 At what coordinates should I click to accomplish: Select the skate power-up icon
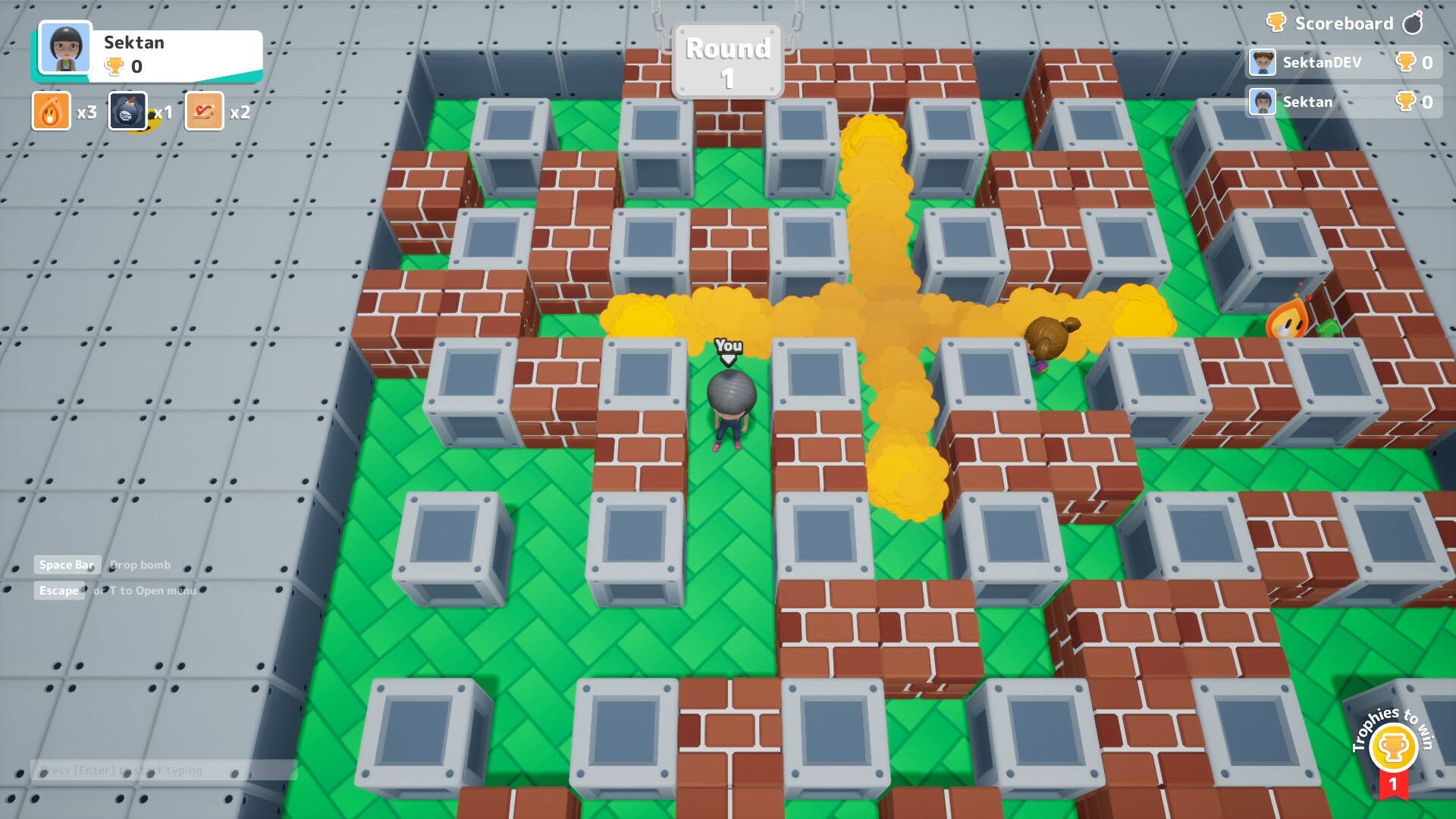(204, 111)
